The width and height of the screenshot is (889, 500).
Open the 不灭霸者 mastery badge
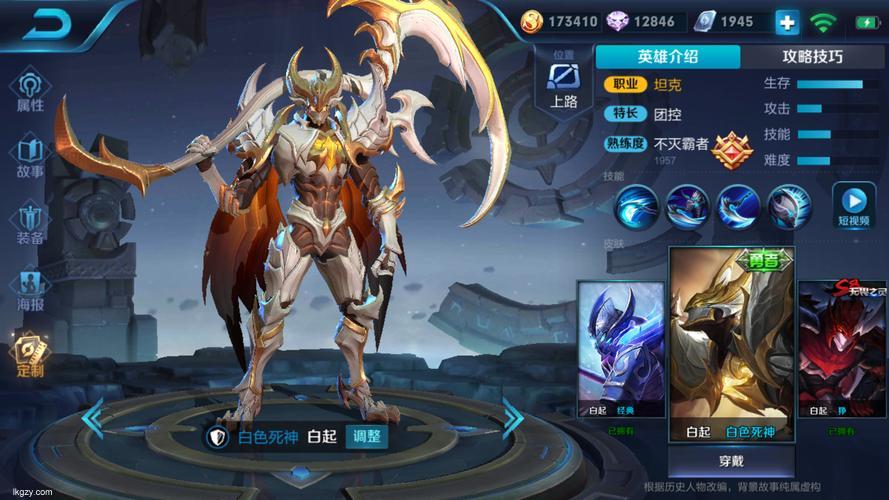733,150
